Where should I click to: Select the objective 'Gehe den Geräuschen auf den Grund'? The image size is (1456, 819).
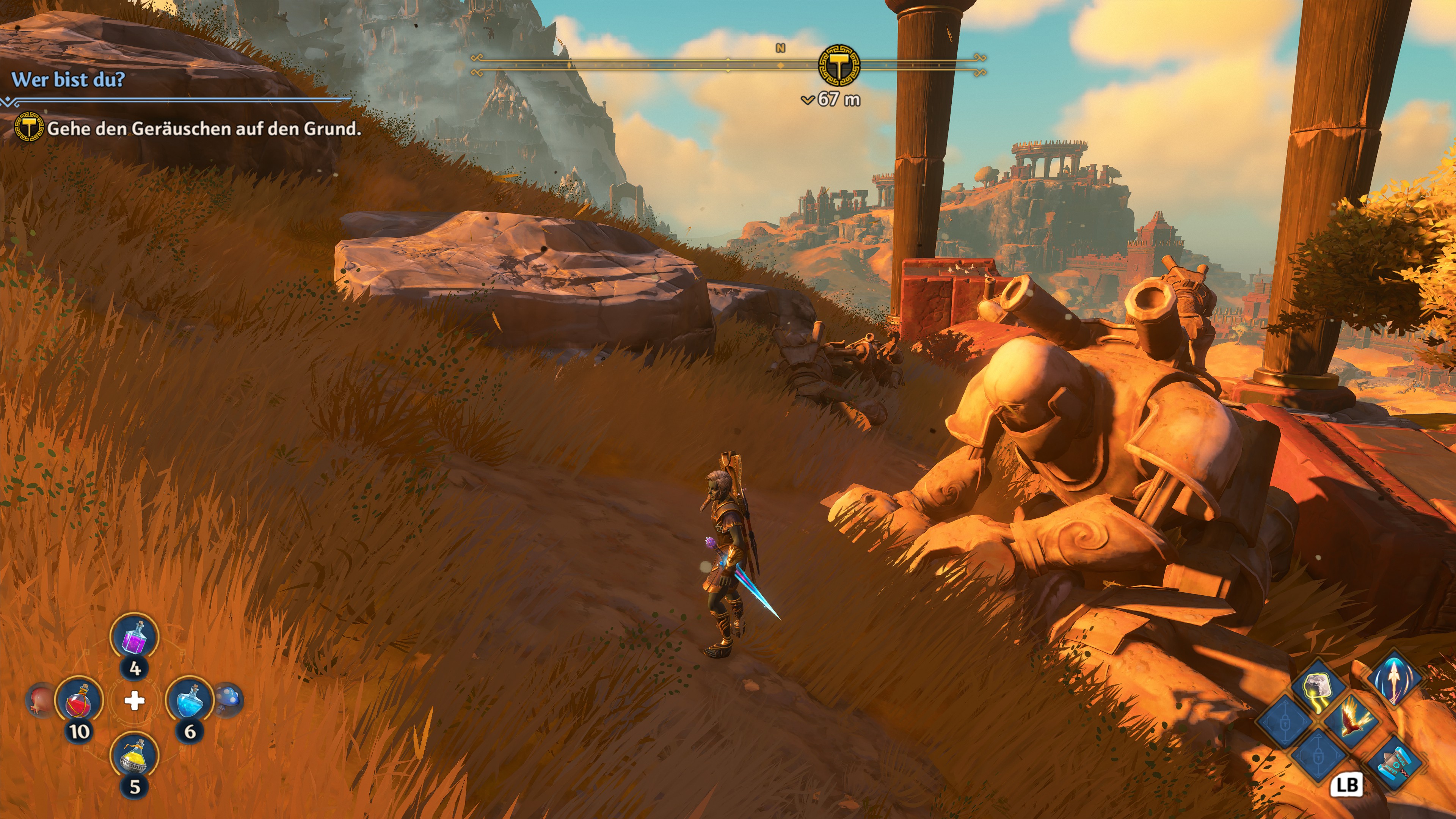point(204,129)
